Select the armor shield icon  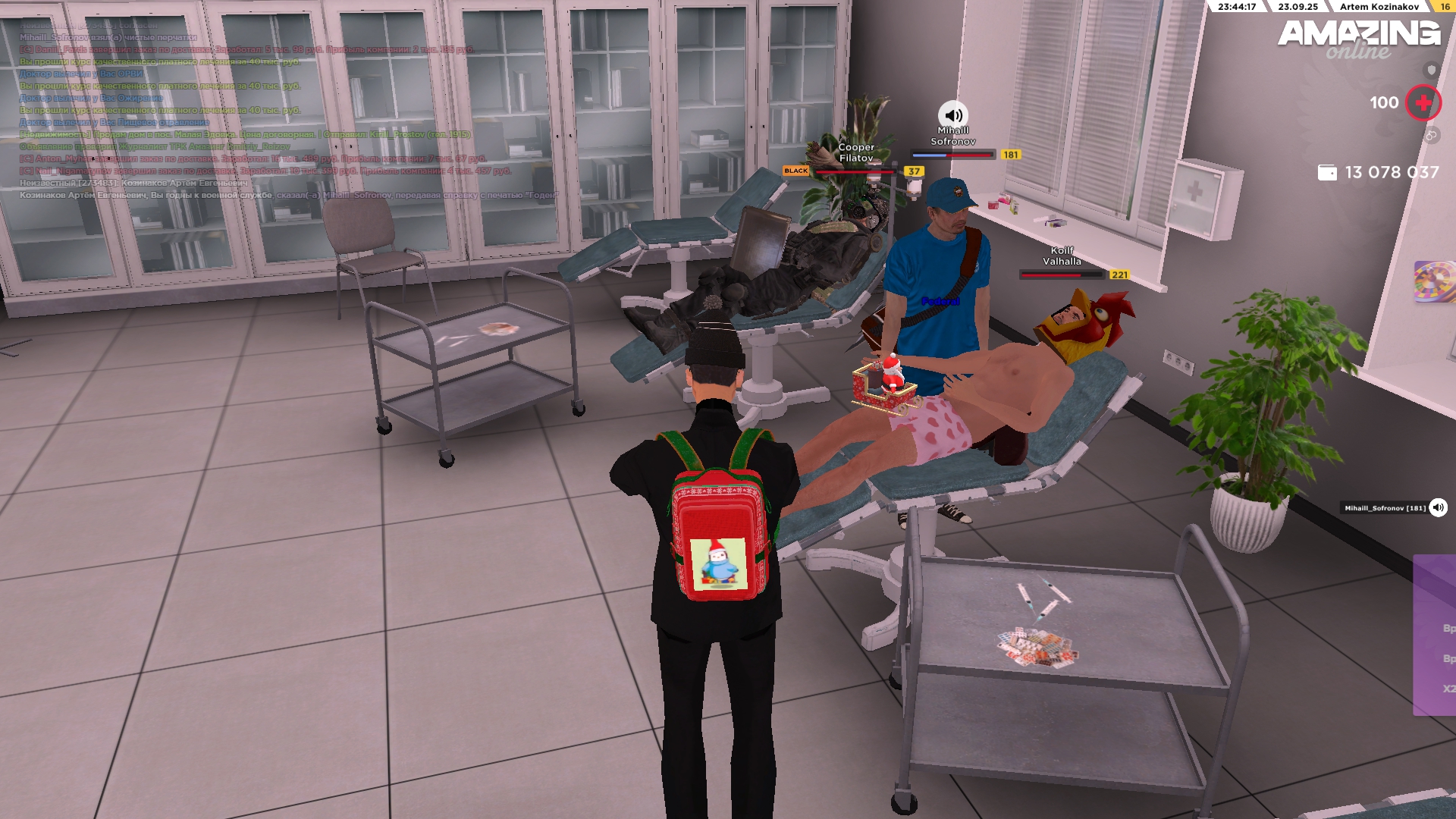(x=1431, y=70)
